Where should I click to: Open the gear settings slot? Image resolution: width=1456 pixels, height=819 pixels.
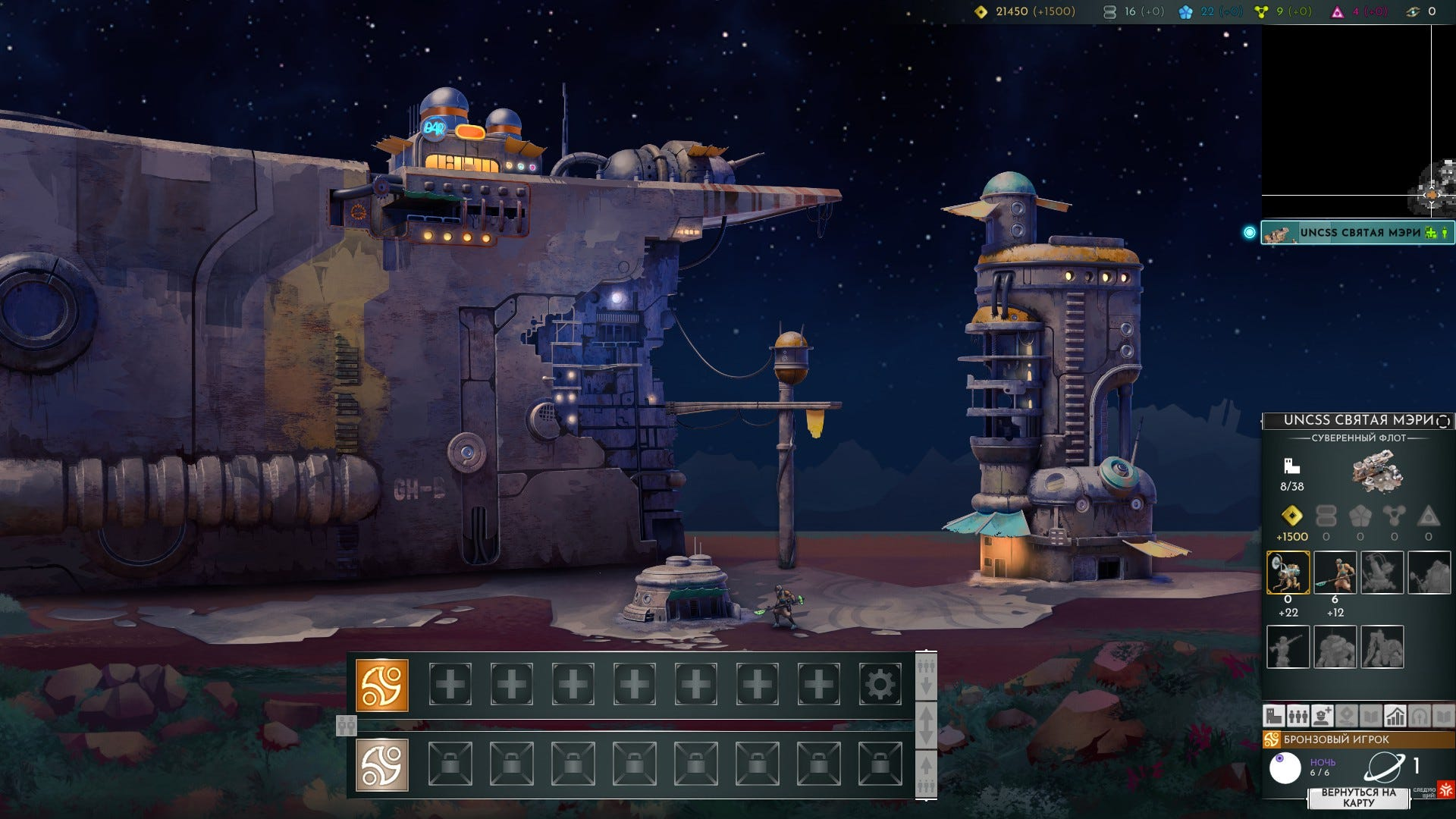[x=880, y=685]
